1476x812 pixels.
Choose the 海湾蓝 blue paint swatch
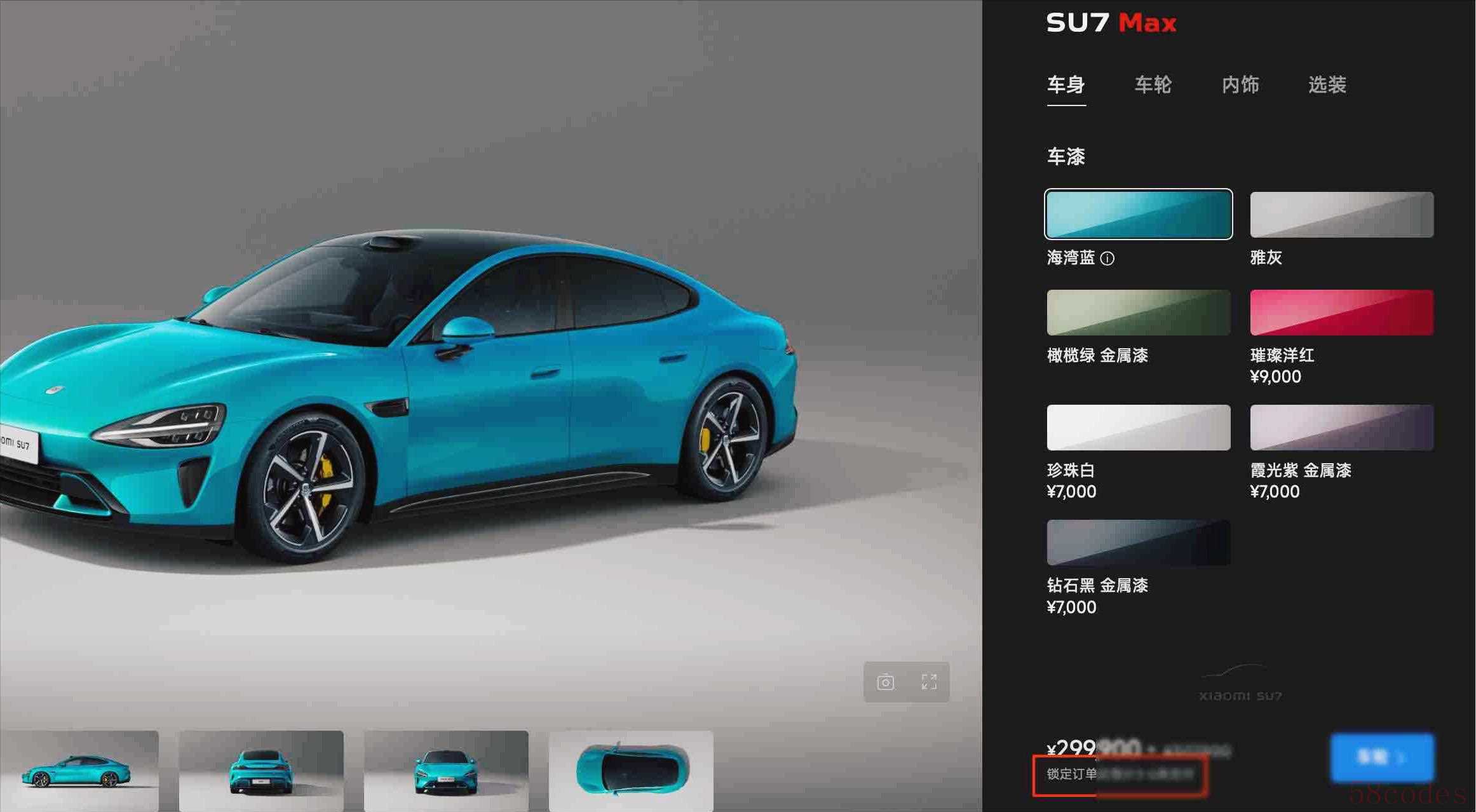click(1138, 214)
